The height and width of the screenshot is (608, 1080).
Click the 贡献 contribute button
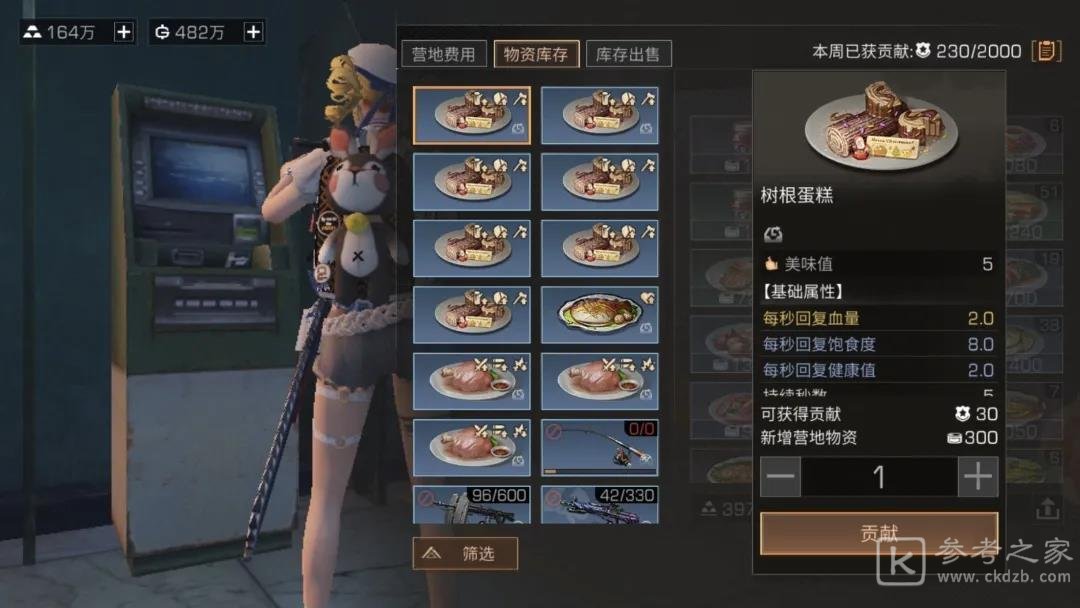click(x=879, y=534)
